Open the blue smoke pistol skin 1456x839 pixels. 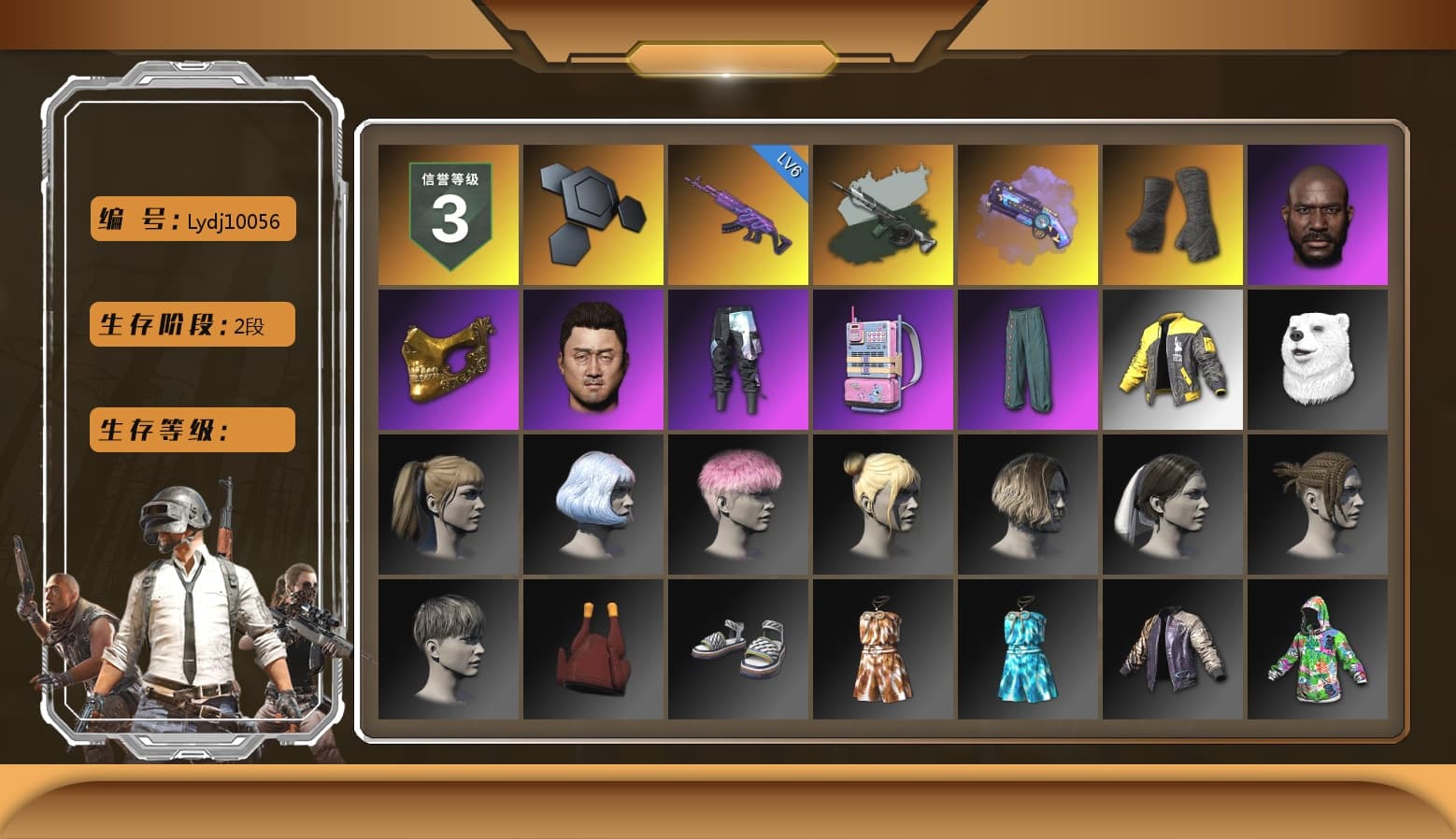coord(1028,213)
